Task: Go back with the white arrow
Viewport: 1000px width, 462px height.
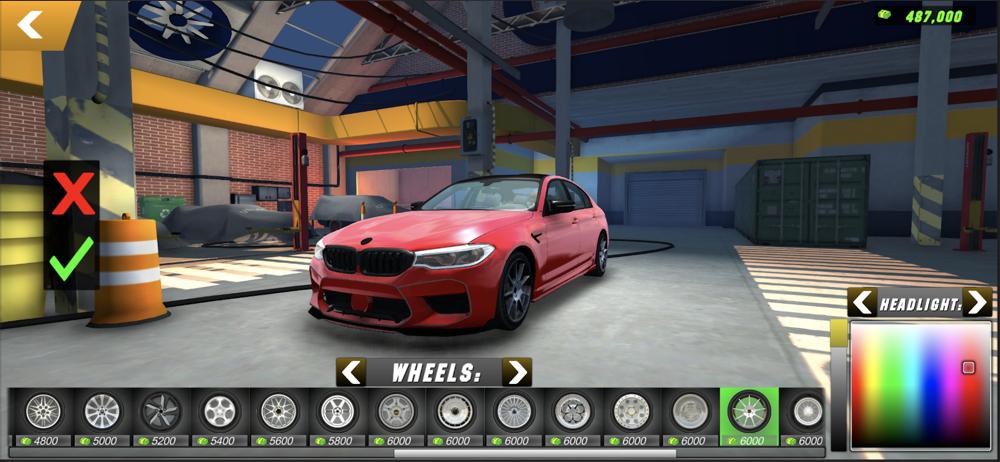Action: [x=31, y=24]
